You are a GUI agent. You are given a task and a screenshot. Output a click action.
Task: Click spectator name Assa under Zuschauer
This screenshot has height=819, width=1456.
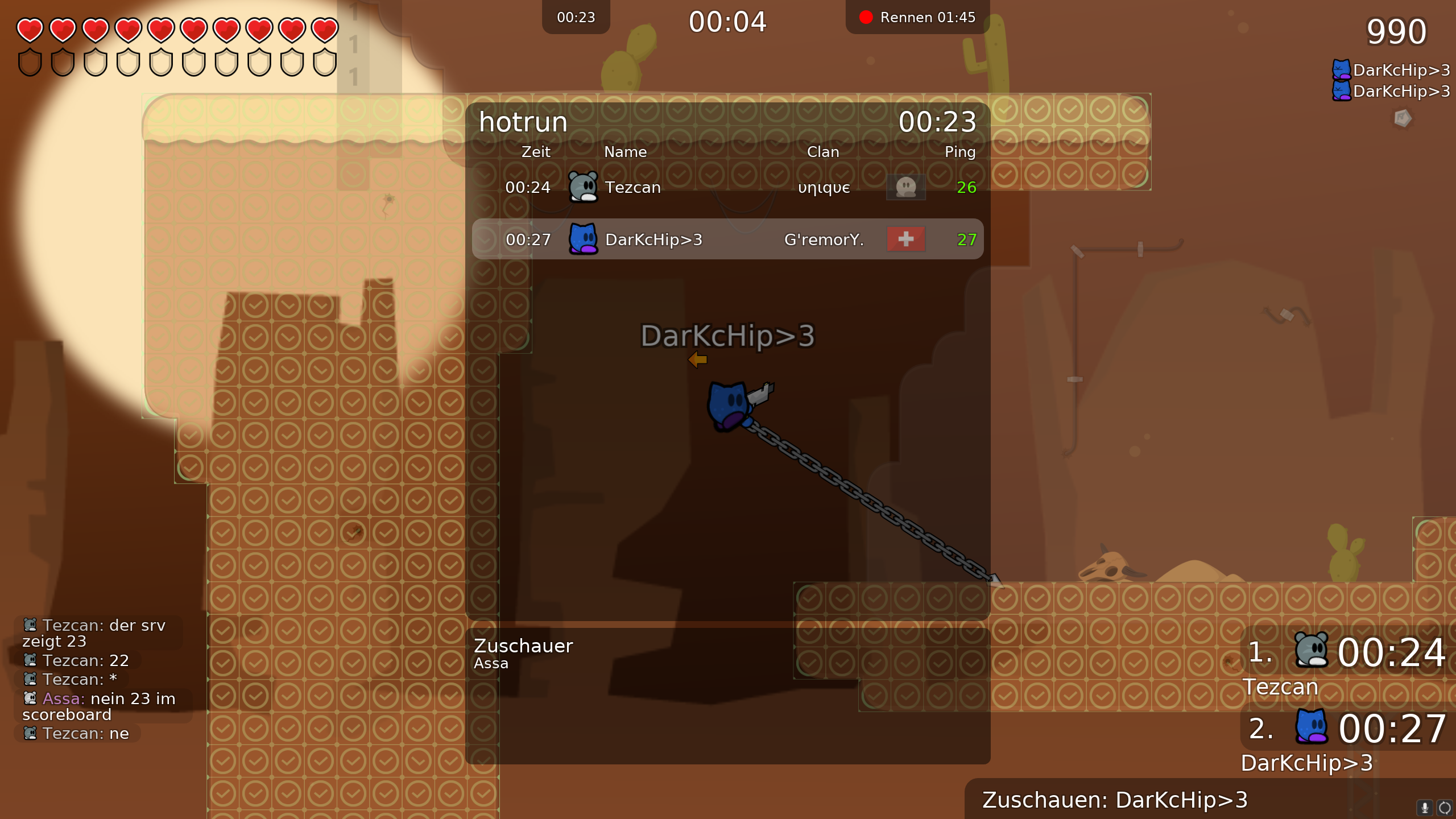coord(491,663)
